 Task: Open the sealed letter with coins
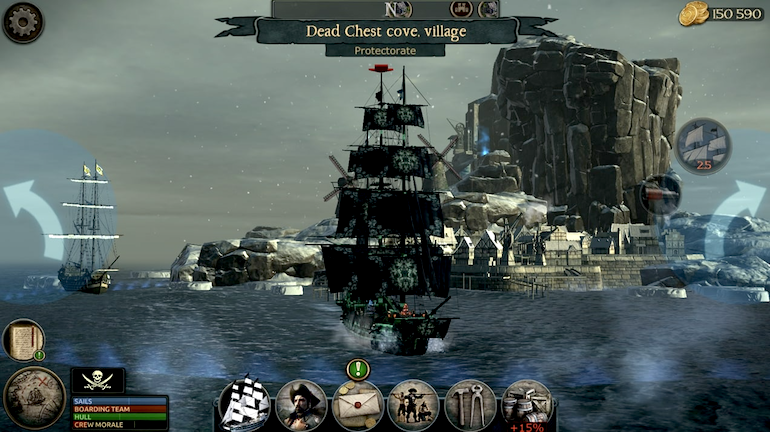(358, 405)
